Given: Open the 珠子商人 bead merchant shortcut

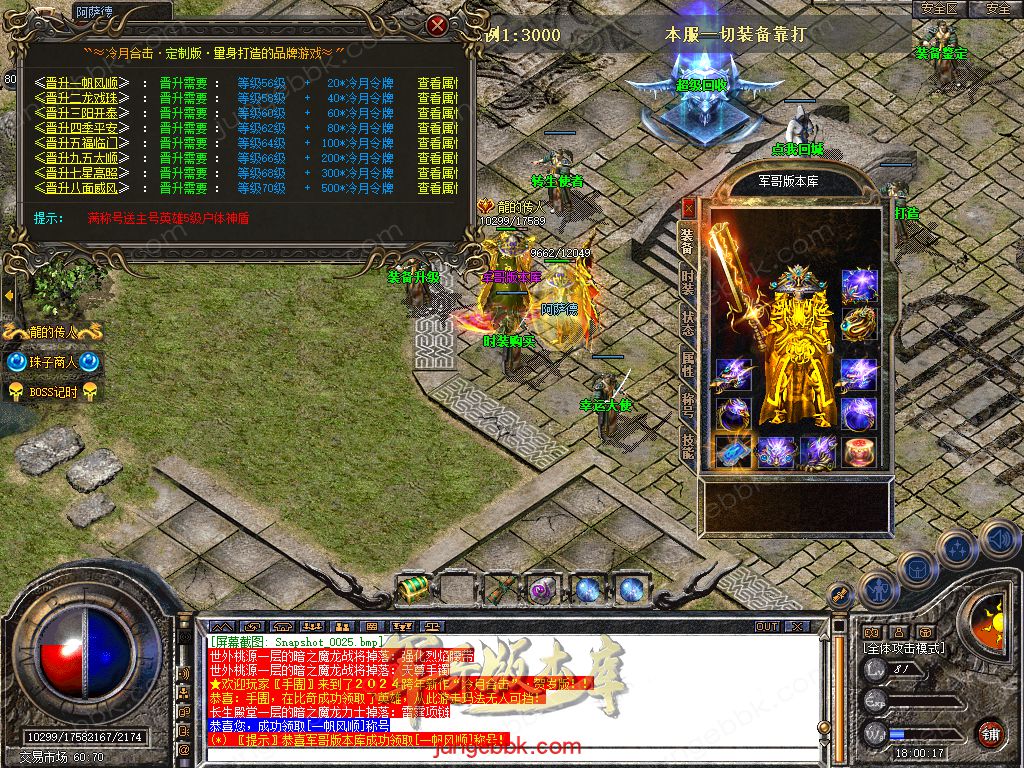Looking at the screenshot, I should [x=53, y=362].
